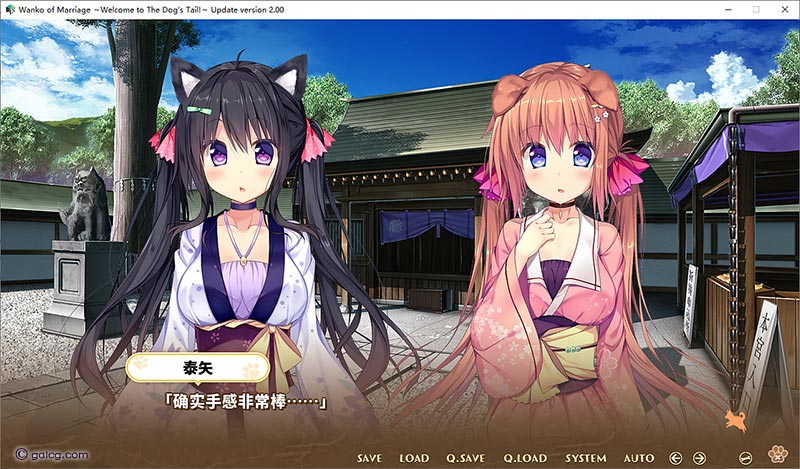Minimize the game window

pyautogui.click(x=727, y=9)
